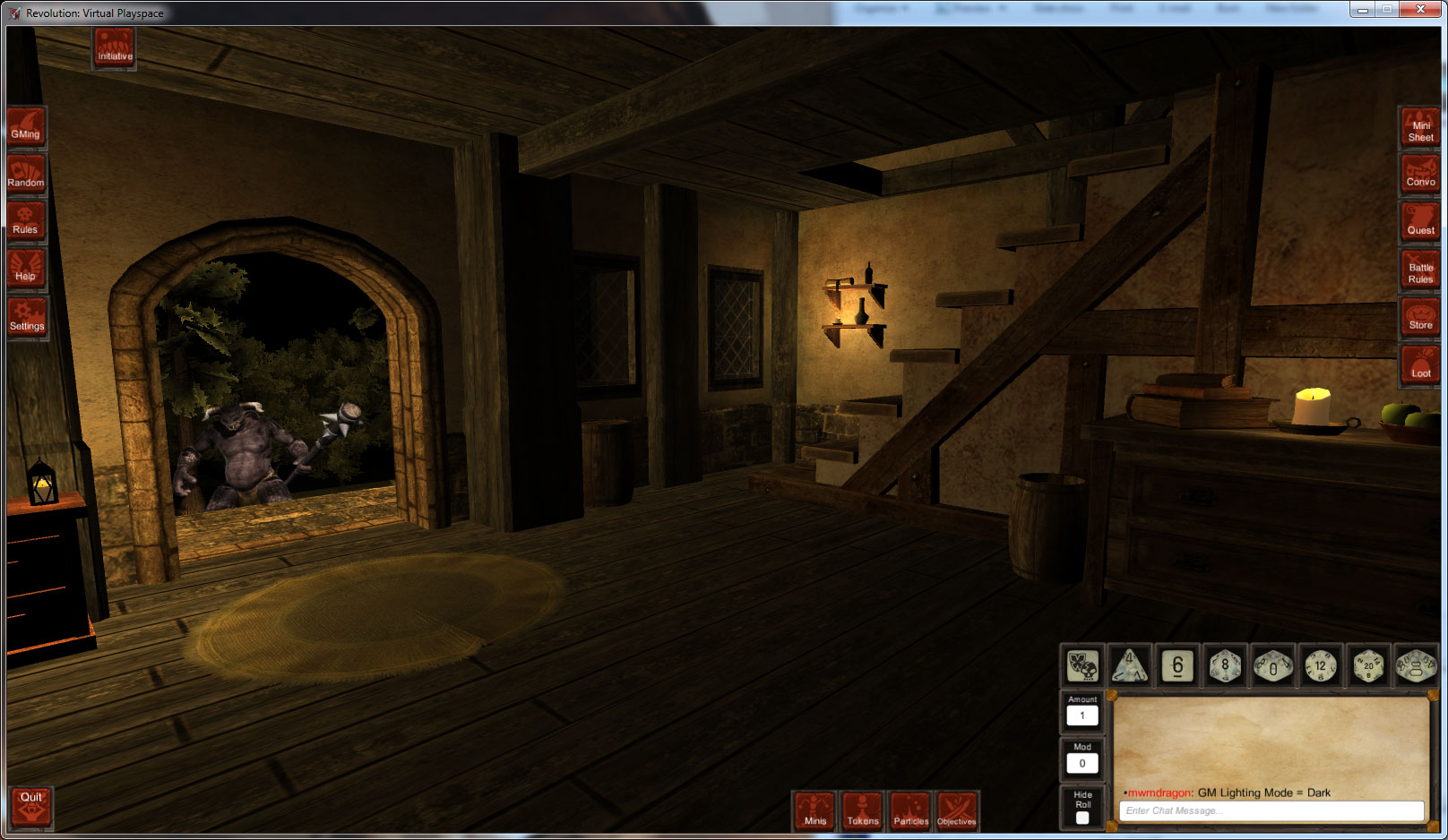This screenshot has width=1448, height=840.
Task: Open the Particles panel
Action: [910, 812]
